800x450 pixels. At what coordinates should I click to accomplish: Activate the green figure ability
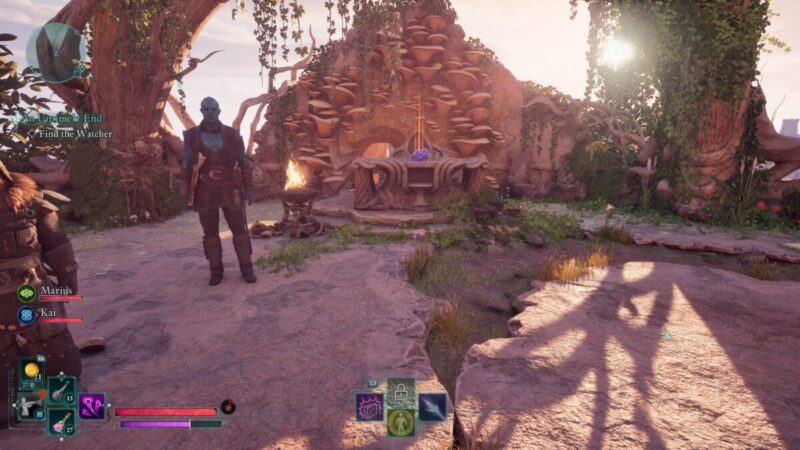[401, 422]
